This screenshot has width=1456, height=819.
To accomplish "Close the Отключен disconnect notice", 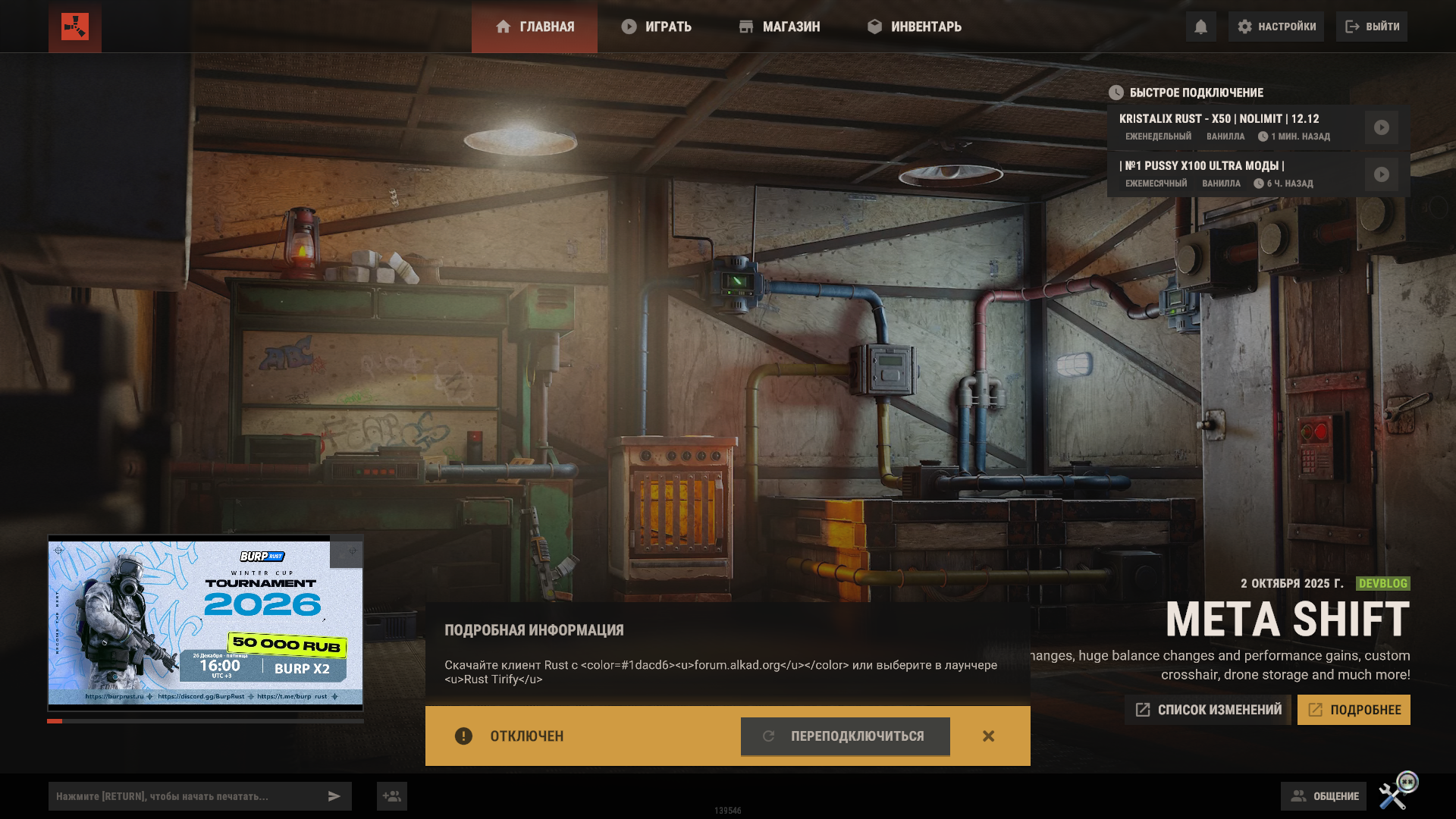I will 988,736.
